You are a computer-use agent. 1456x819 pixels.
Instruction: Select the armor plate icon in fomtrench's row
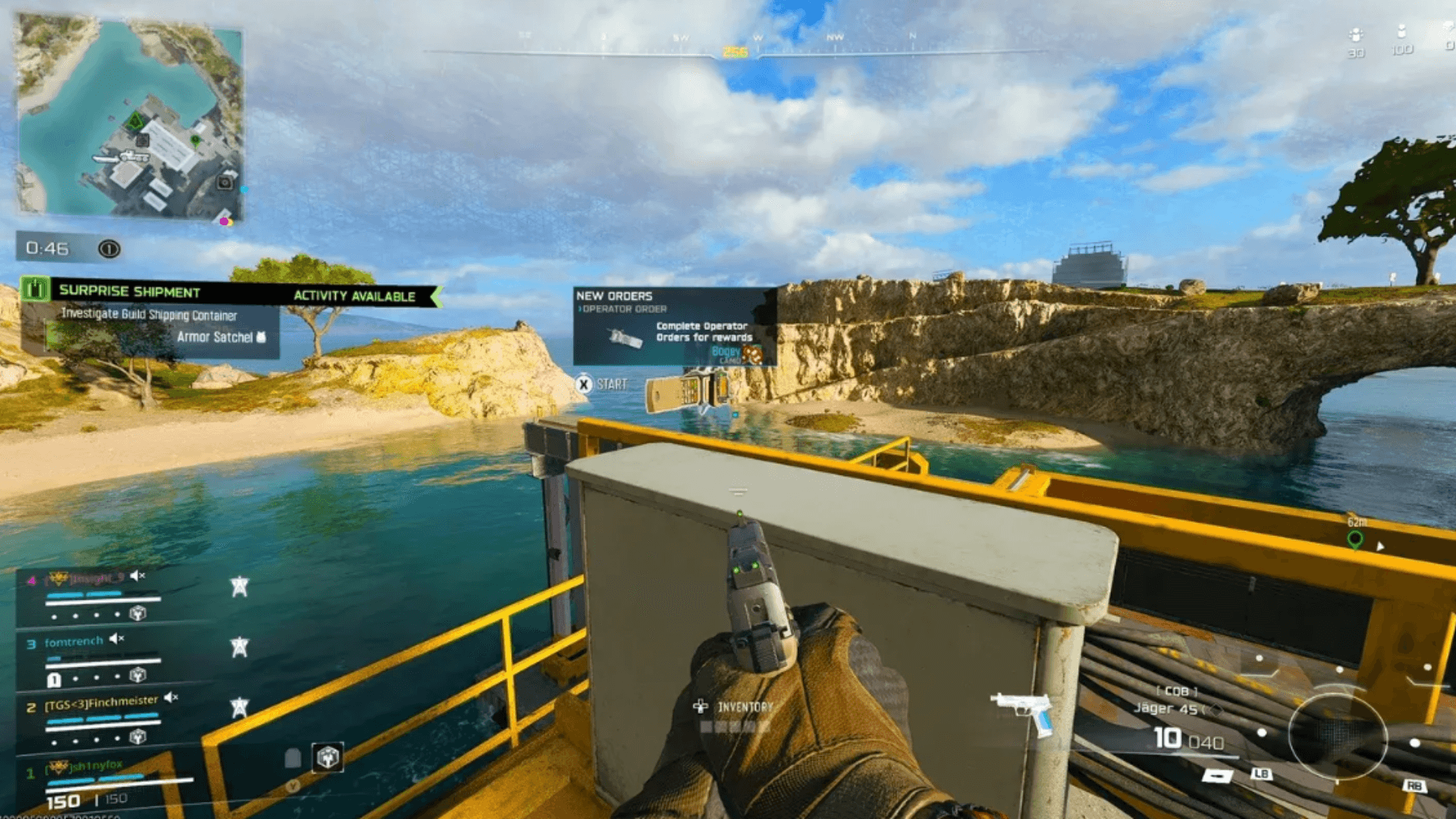click(53, 680)
